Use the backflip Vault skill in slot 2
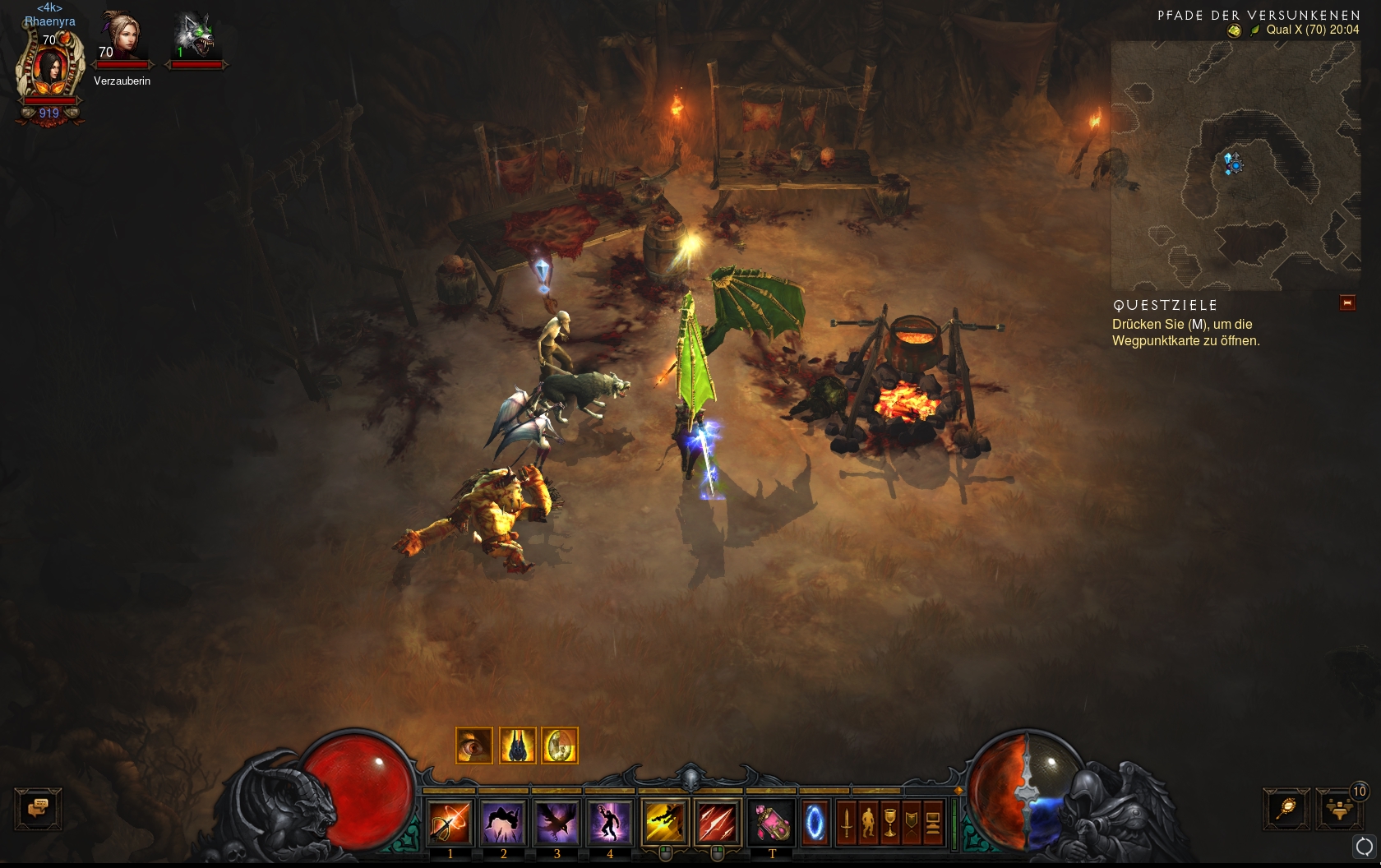This screenshot has height=868, width=1381. (504, 821)
